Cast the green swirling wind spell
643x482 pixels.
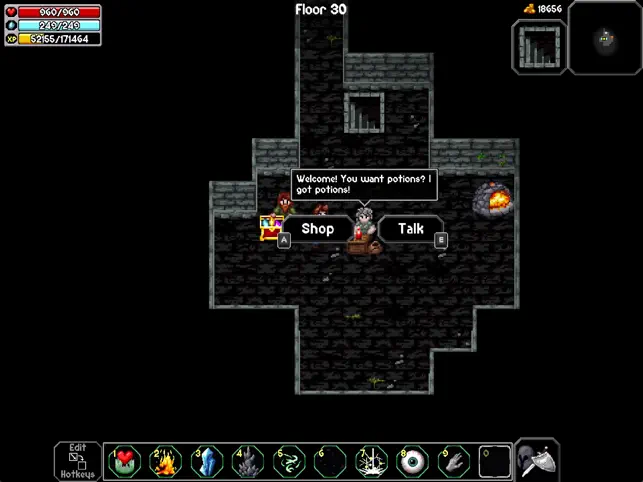click(x=288, y=461)
